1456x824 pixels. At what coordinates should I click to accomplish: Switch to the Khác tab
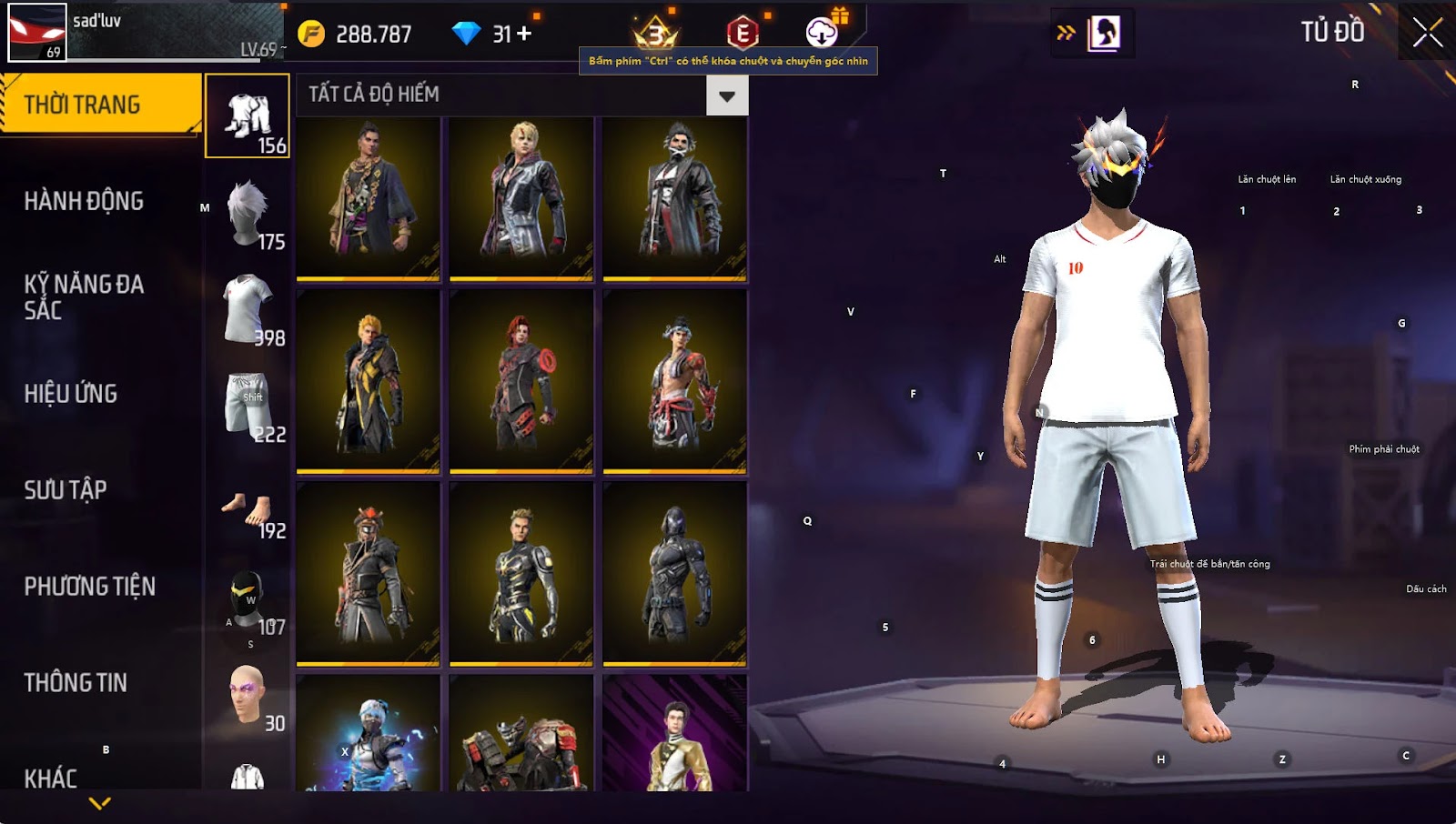[x=51, y=778]
